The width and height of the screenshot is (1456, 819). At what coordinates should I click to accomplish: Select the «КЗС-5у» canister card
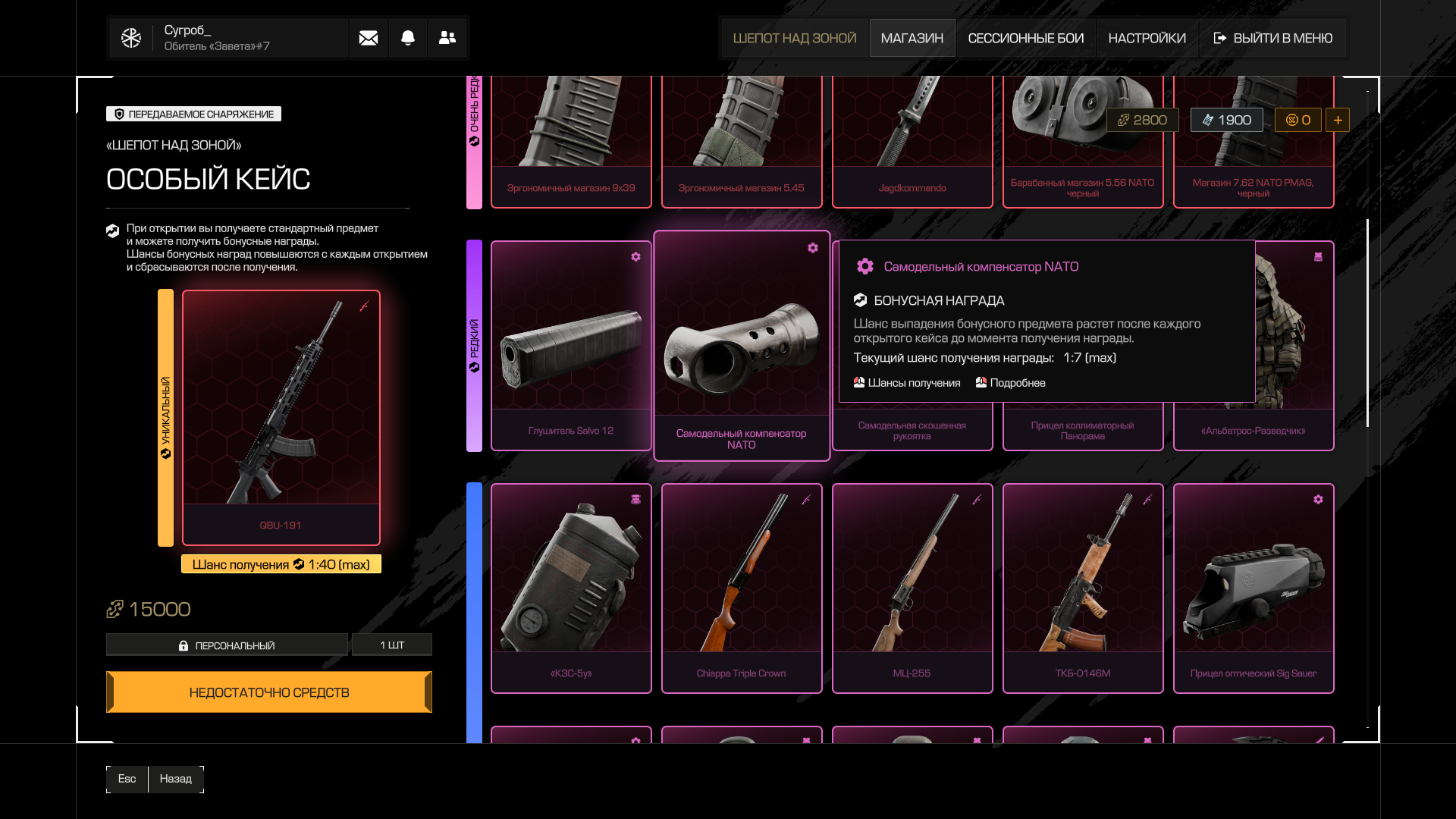click(571, 588)
